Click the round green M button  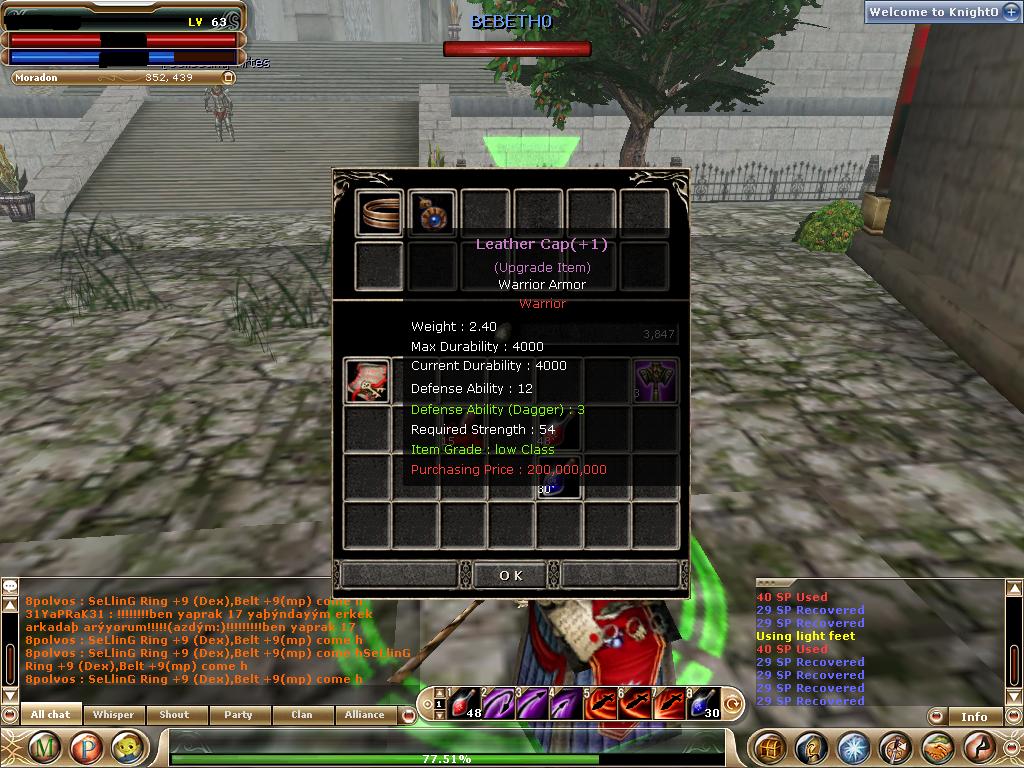(x=45, y=747)
